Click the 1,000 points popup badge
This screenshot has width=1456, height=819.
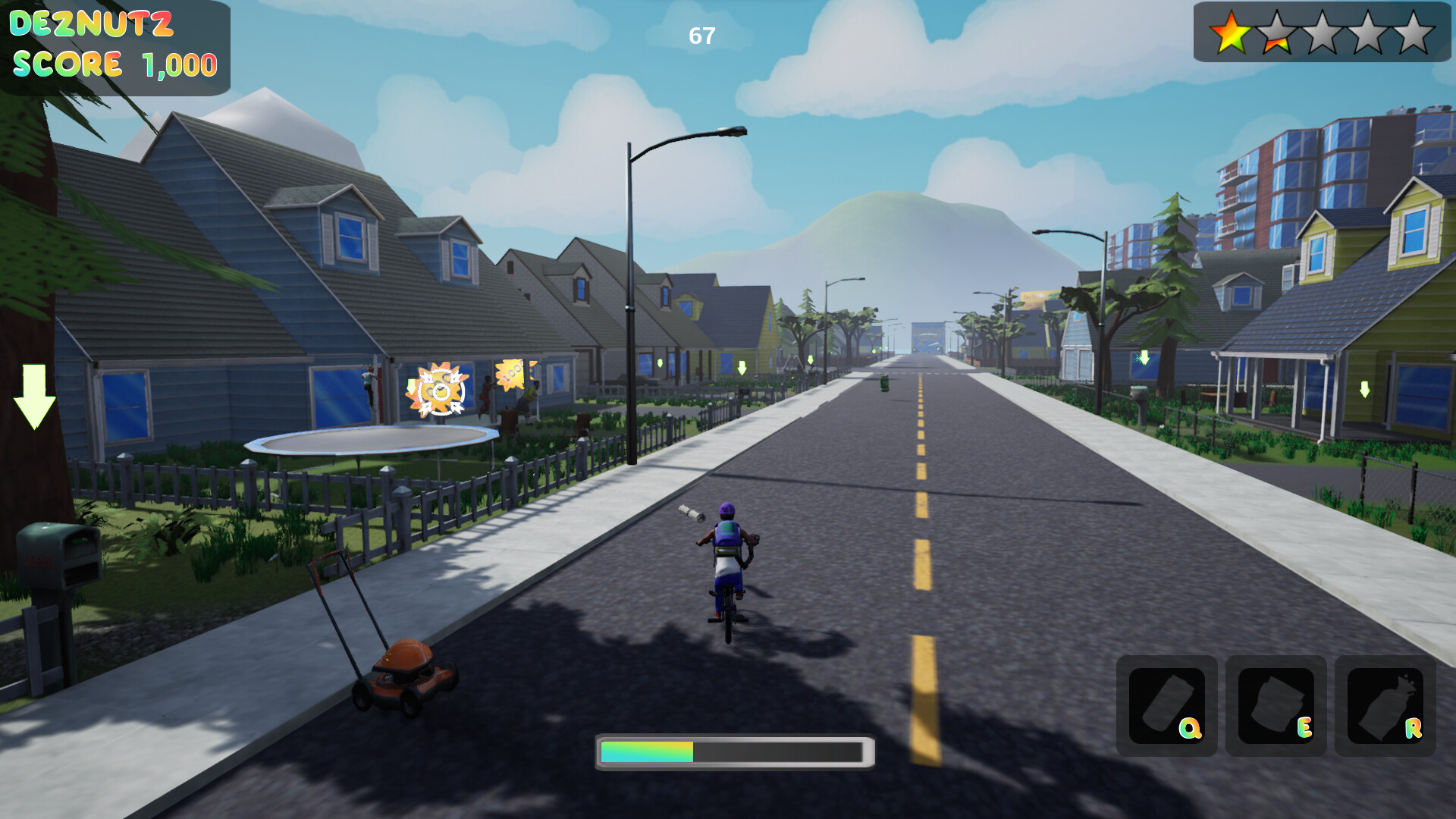click(510, 377)
